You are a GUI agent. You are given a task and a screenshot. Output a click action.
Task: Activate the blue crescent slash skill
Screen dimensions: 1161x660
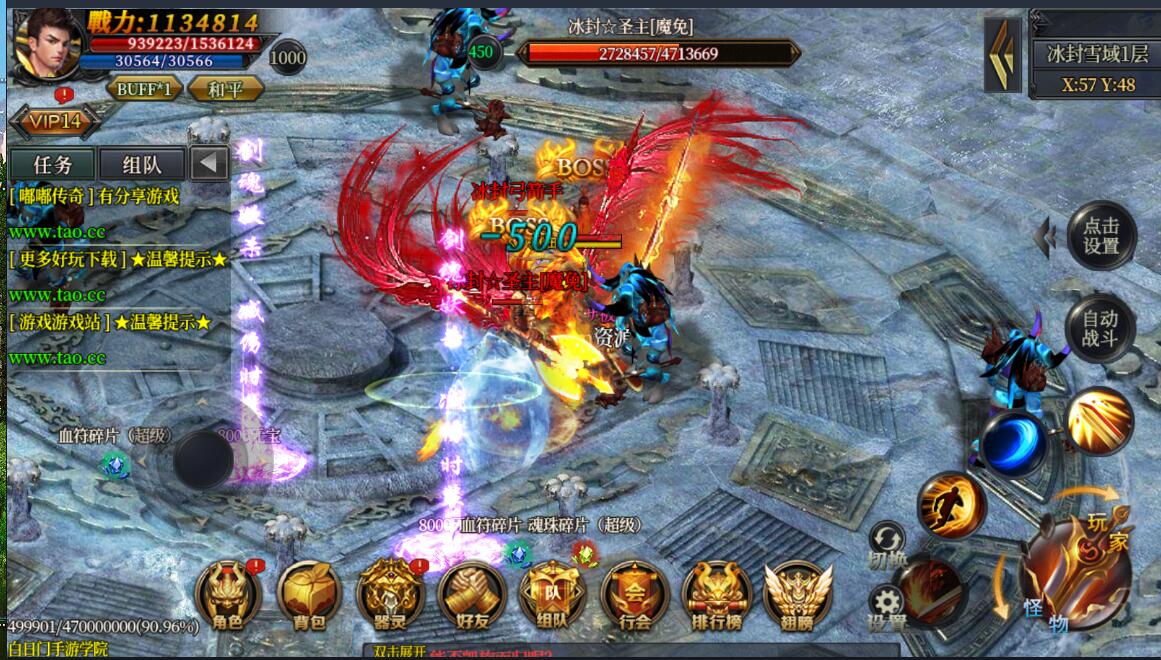pyautogui.click(x=1014, y=443)
